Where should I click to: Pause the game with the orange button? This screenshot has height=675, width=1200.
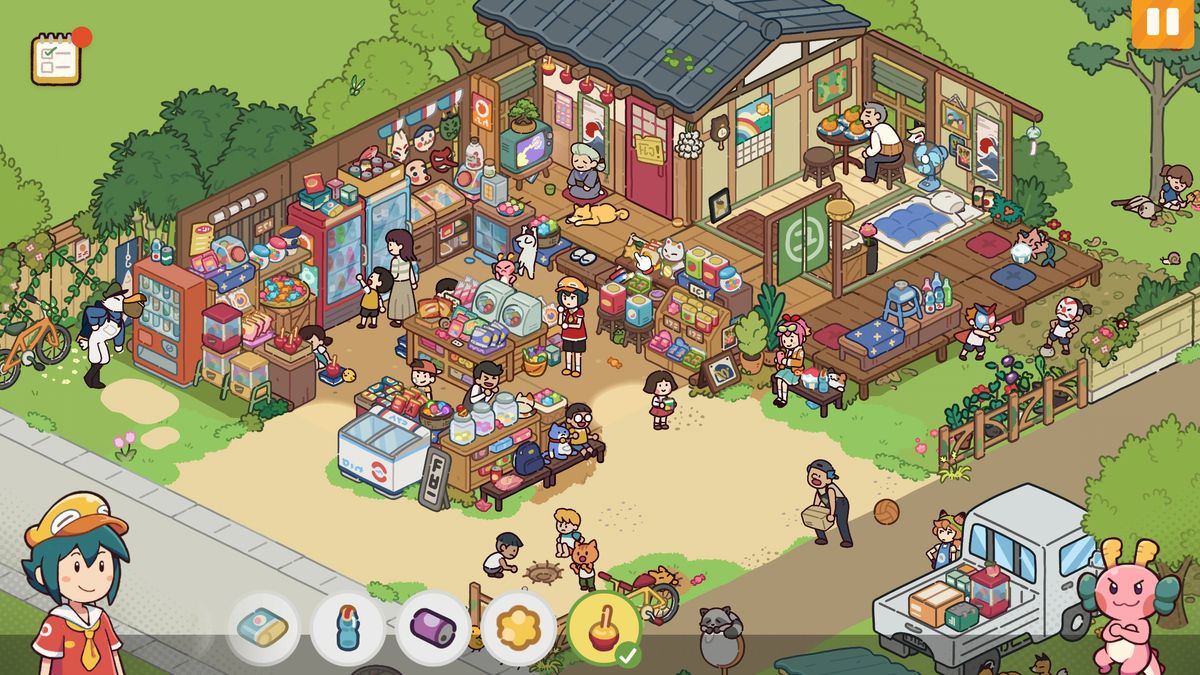(1162, 22)
